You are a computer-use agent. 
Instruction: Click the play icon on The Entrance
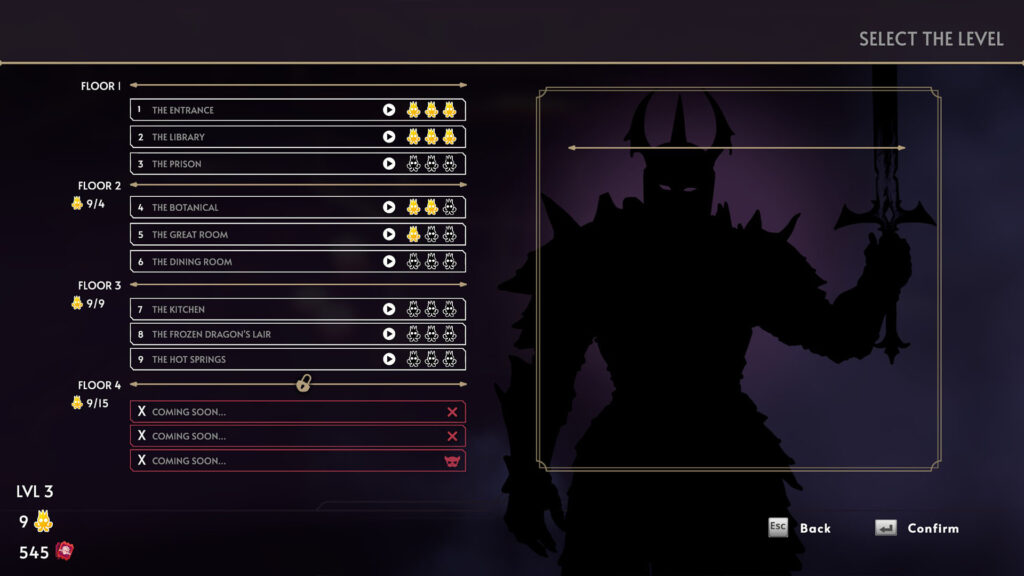pyautogui.click(x=389, y=110)
